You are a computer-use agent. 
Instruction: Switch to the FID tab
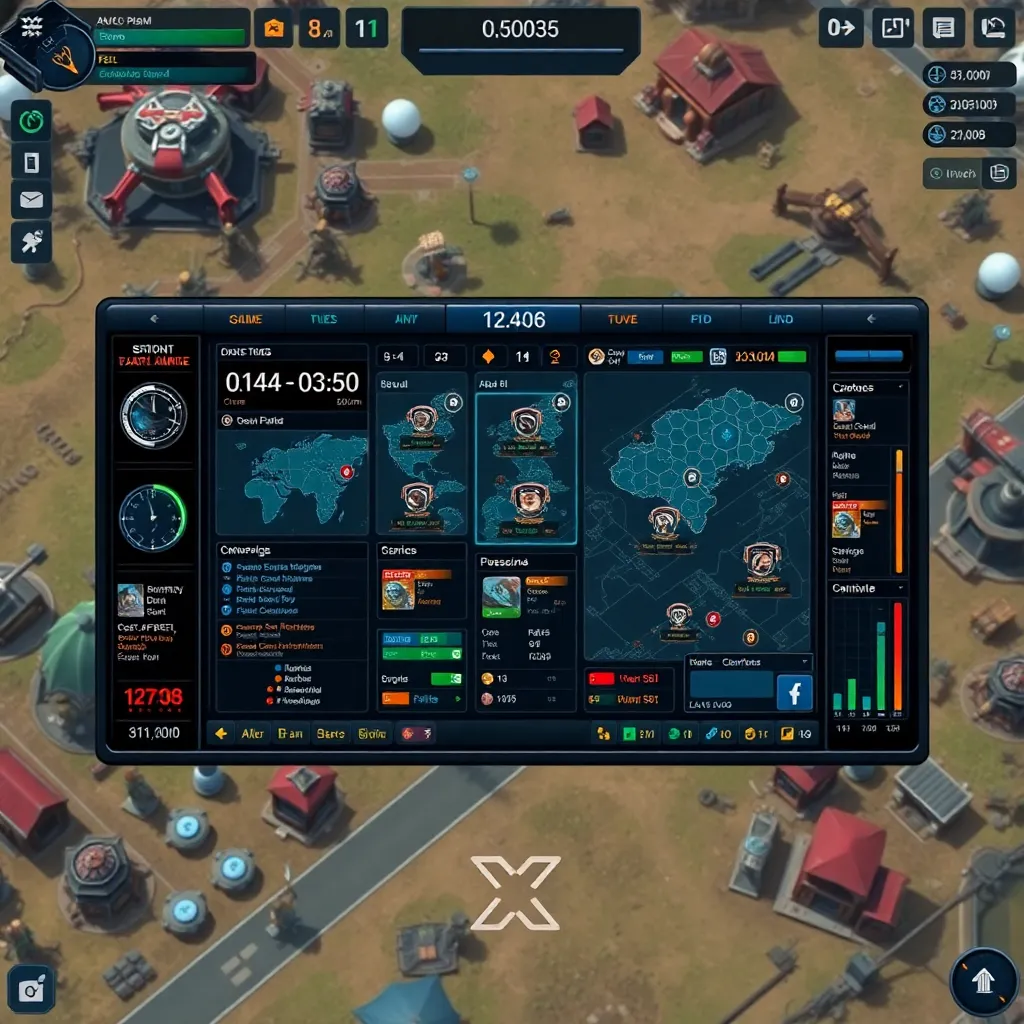click(x=700, y=319)
